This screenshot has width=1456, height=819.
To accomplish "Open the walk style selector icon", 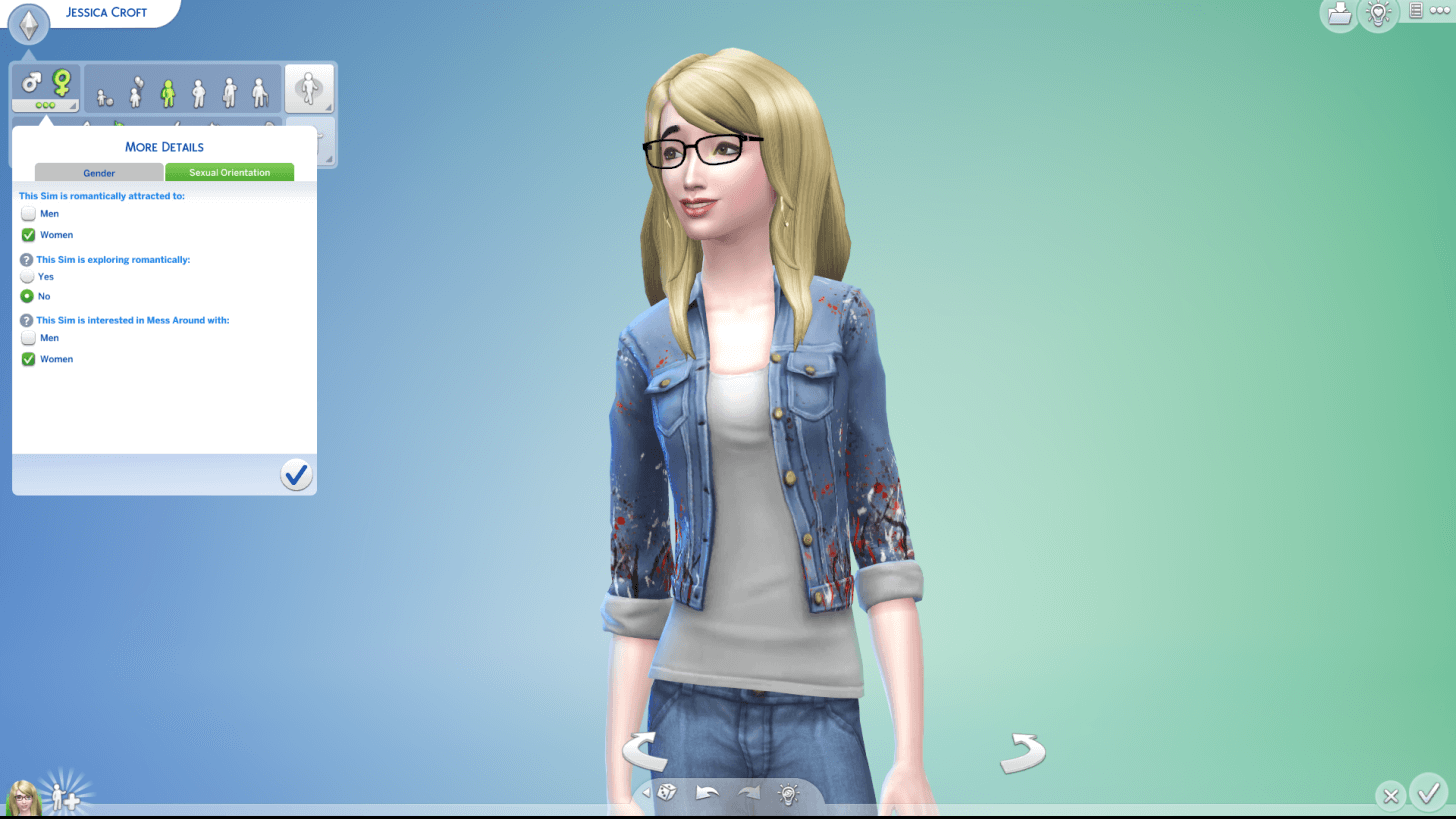I will pyautogui.click(x=310, y=88).
